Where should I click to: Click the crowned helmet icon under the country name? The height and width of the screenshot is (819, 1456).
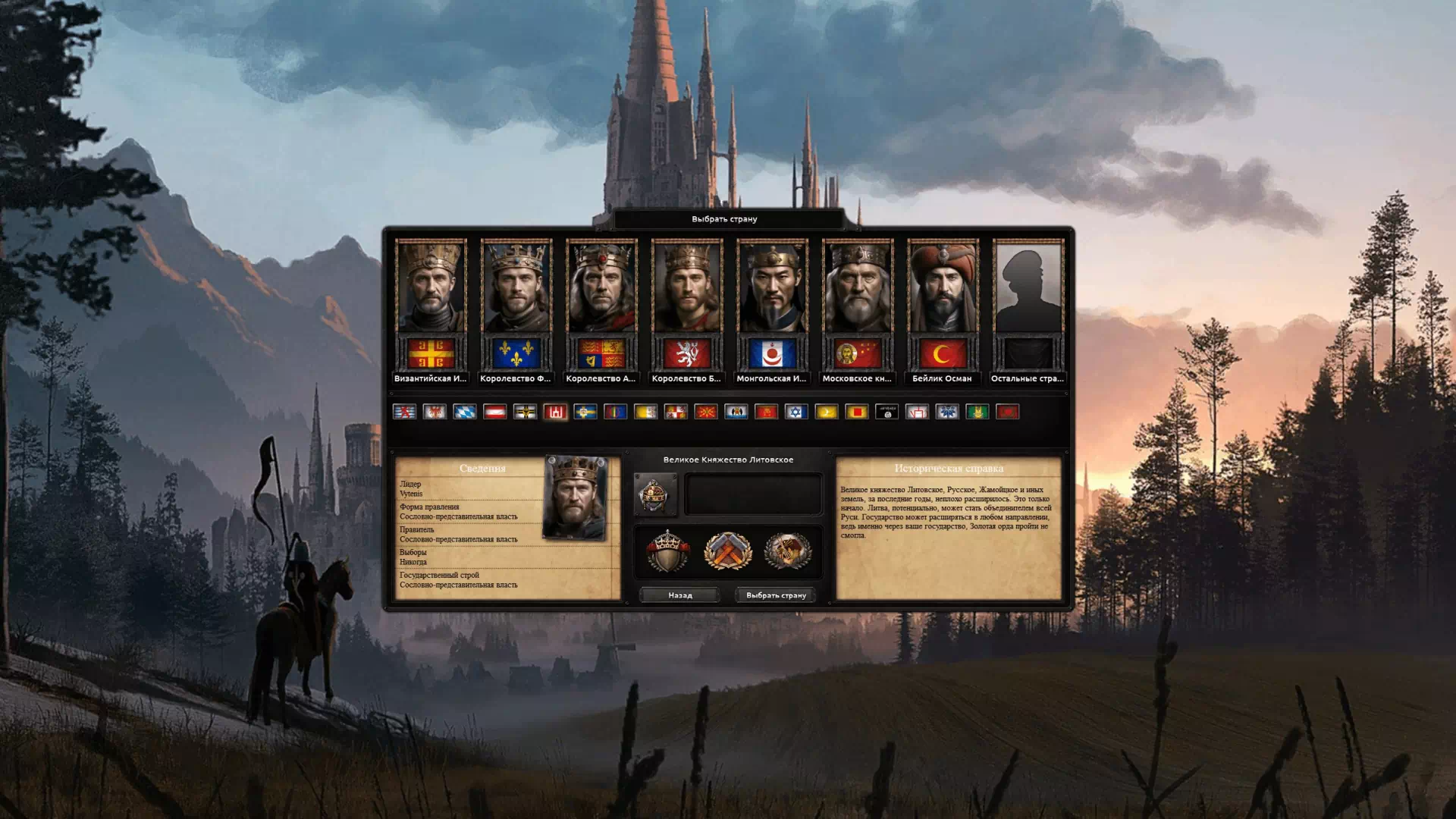[x=655, y=495]
